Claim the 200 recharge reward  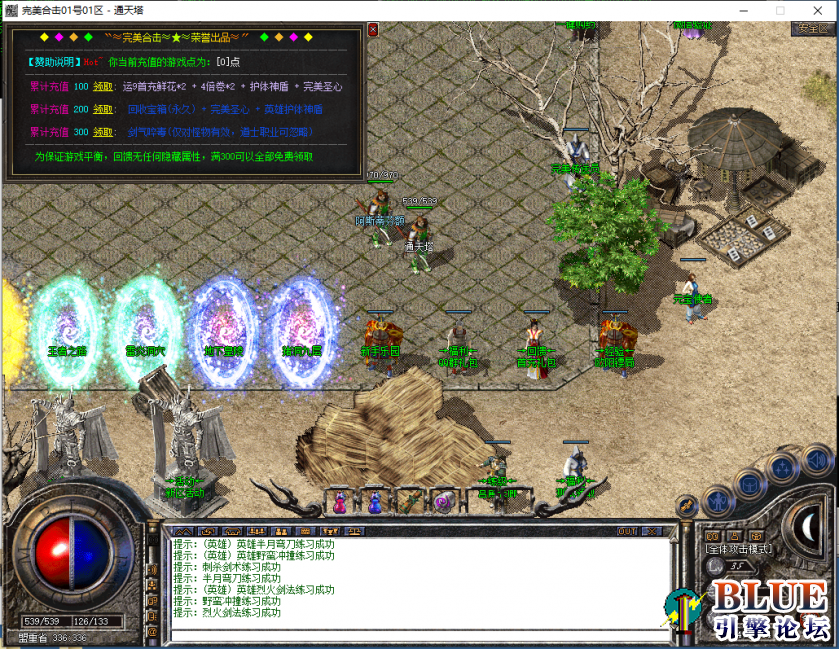pos(103,109)
